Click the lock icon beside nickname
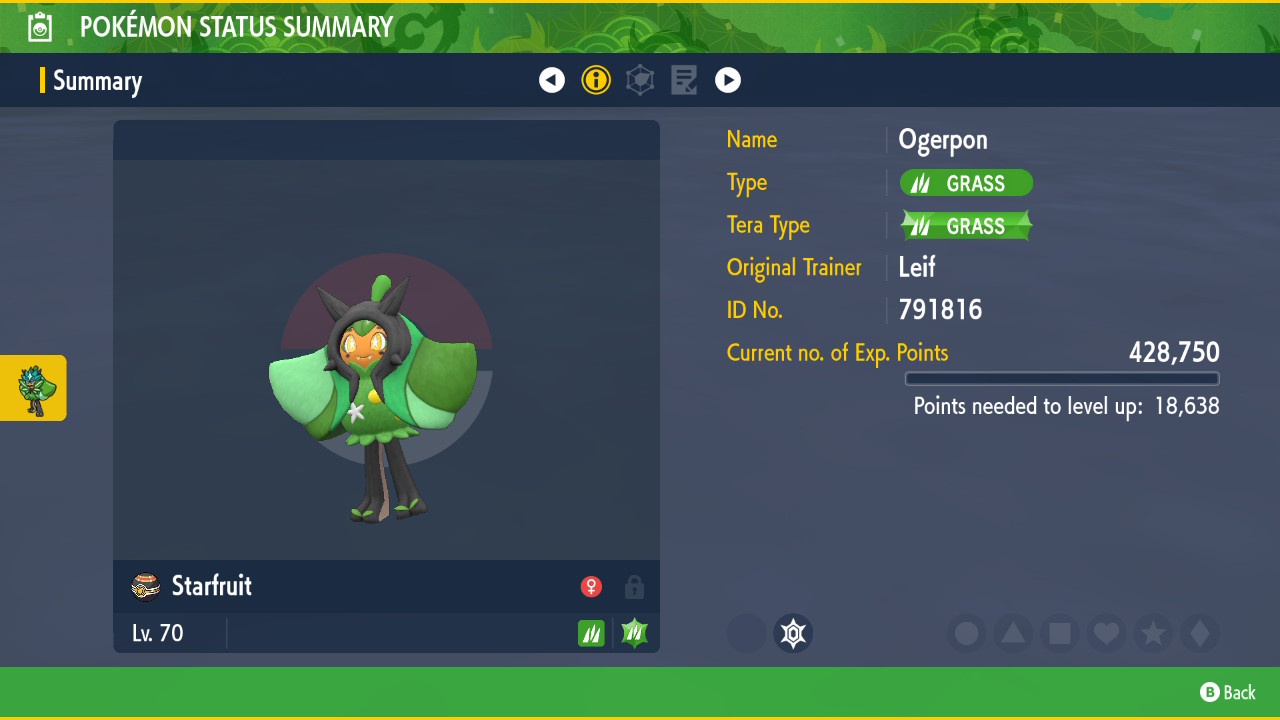This screenshot has height=720, width=1280. point(634,587)
